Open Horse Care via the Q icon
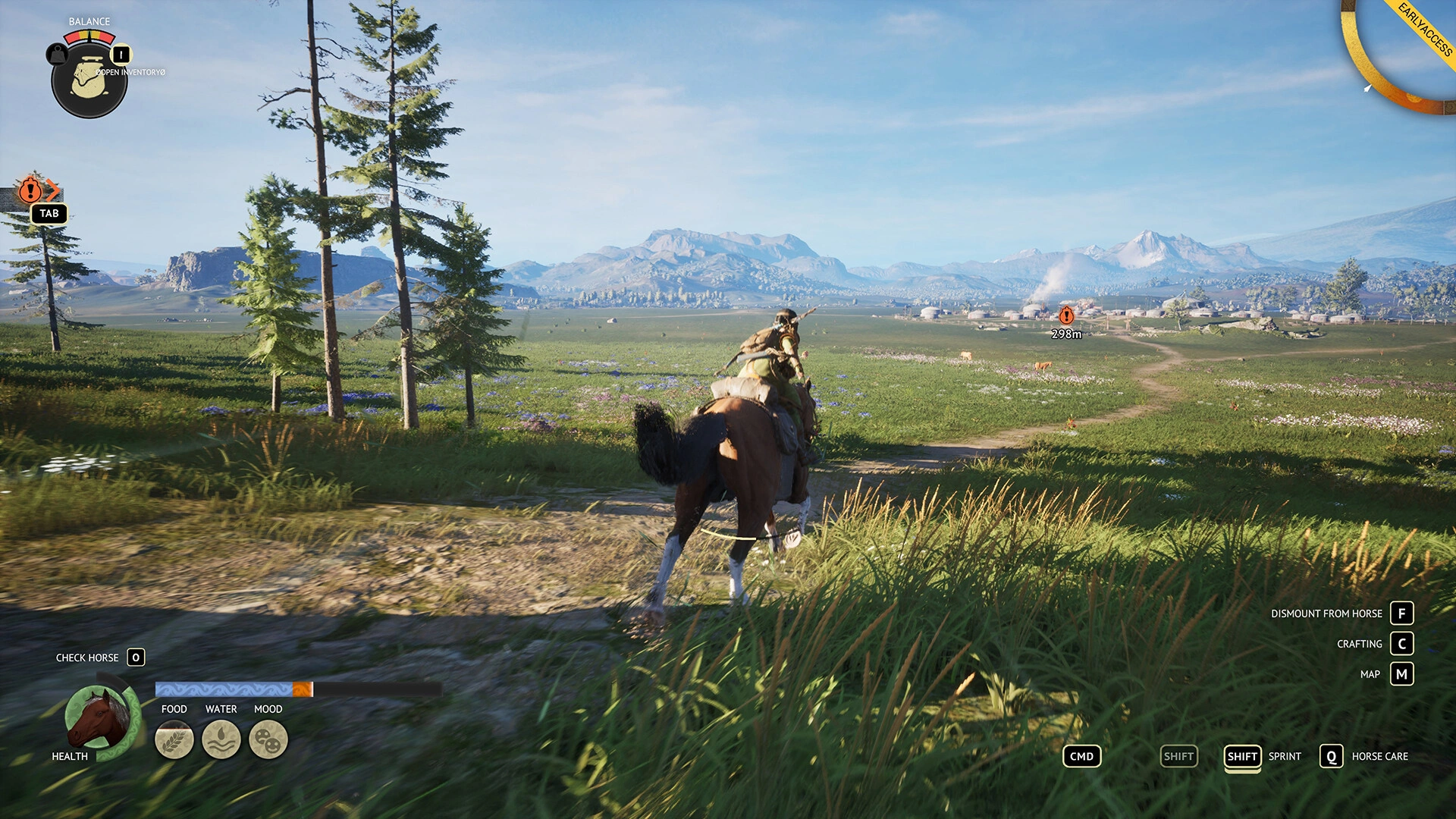Screen dimensions: 1456x819 click(x=1330, y=756)
